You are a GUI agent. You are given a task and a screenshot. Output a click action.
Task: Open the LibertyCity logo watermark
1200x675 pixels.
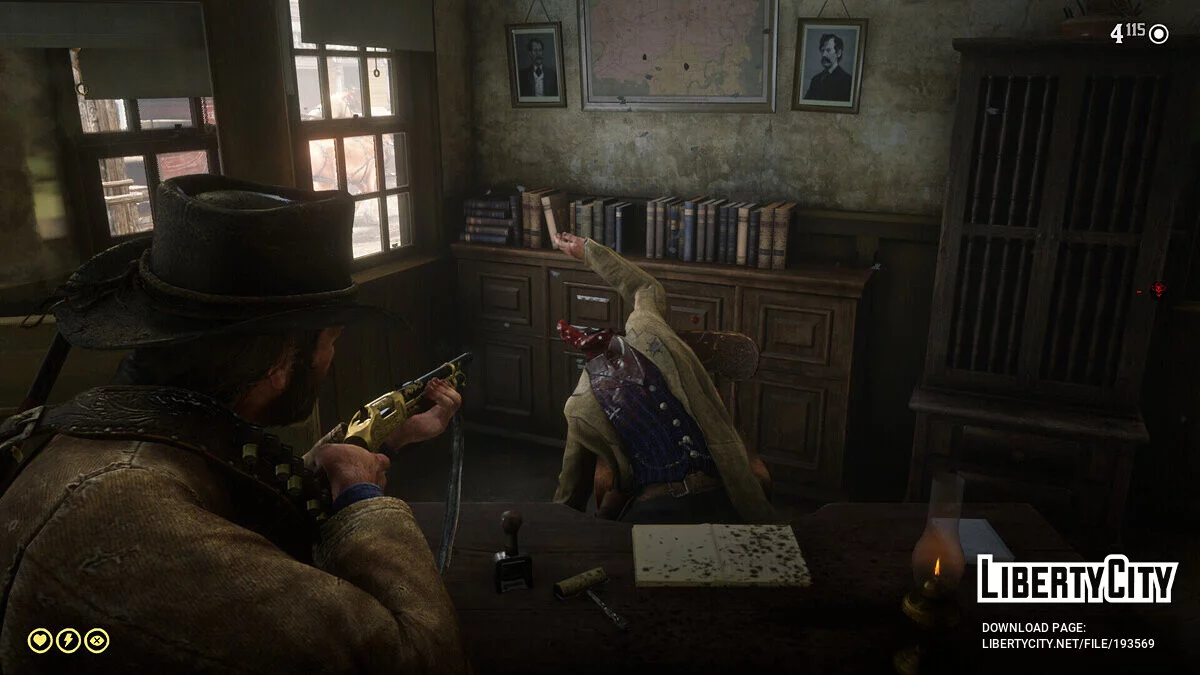tap(1076, 580)
